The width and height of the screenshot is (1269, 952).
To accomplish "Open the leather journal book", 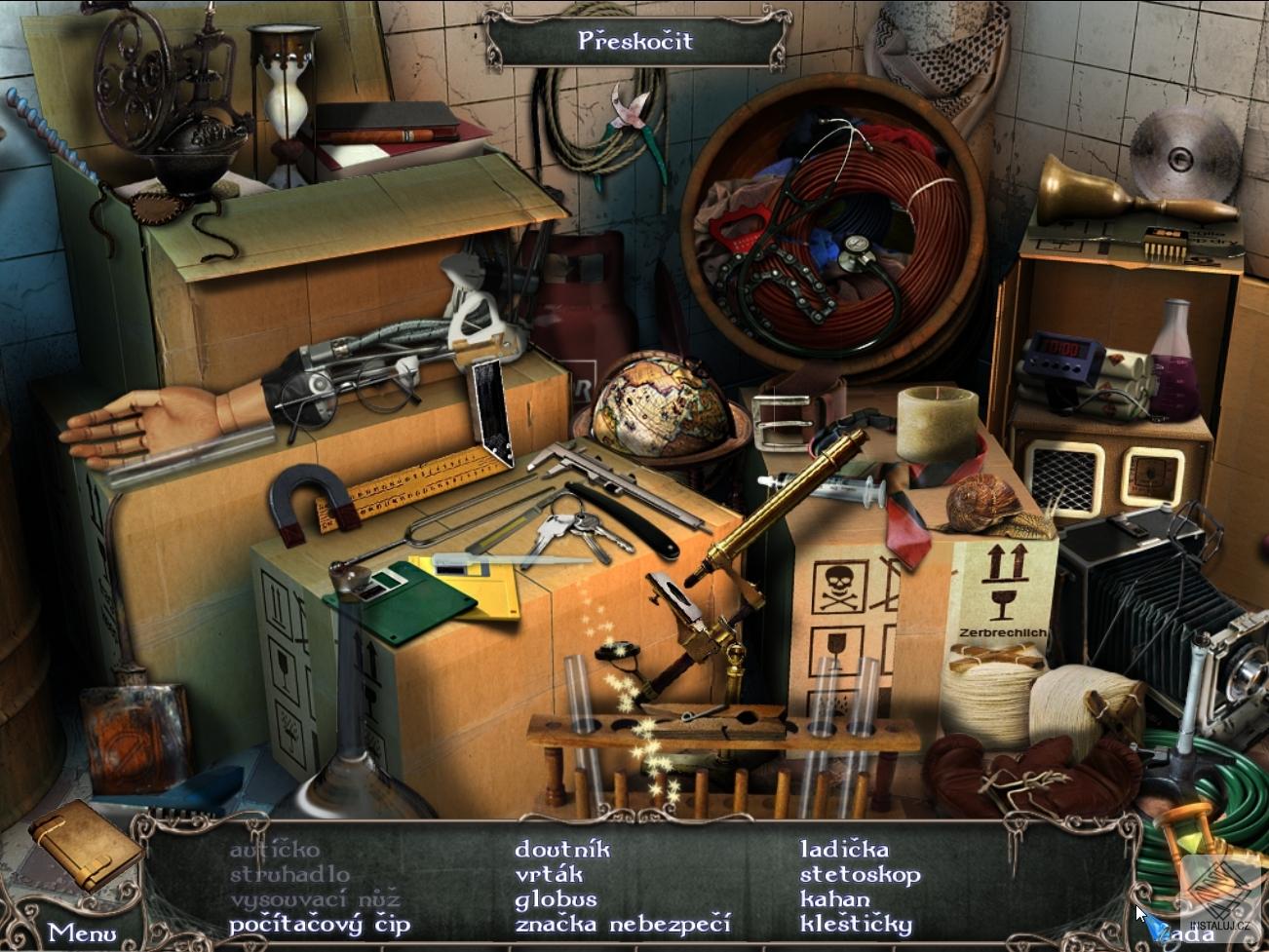I will coord(86,842).
